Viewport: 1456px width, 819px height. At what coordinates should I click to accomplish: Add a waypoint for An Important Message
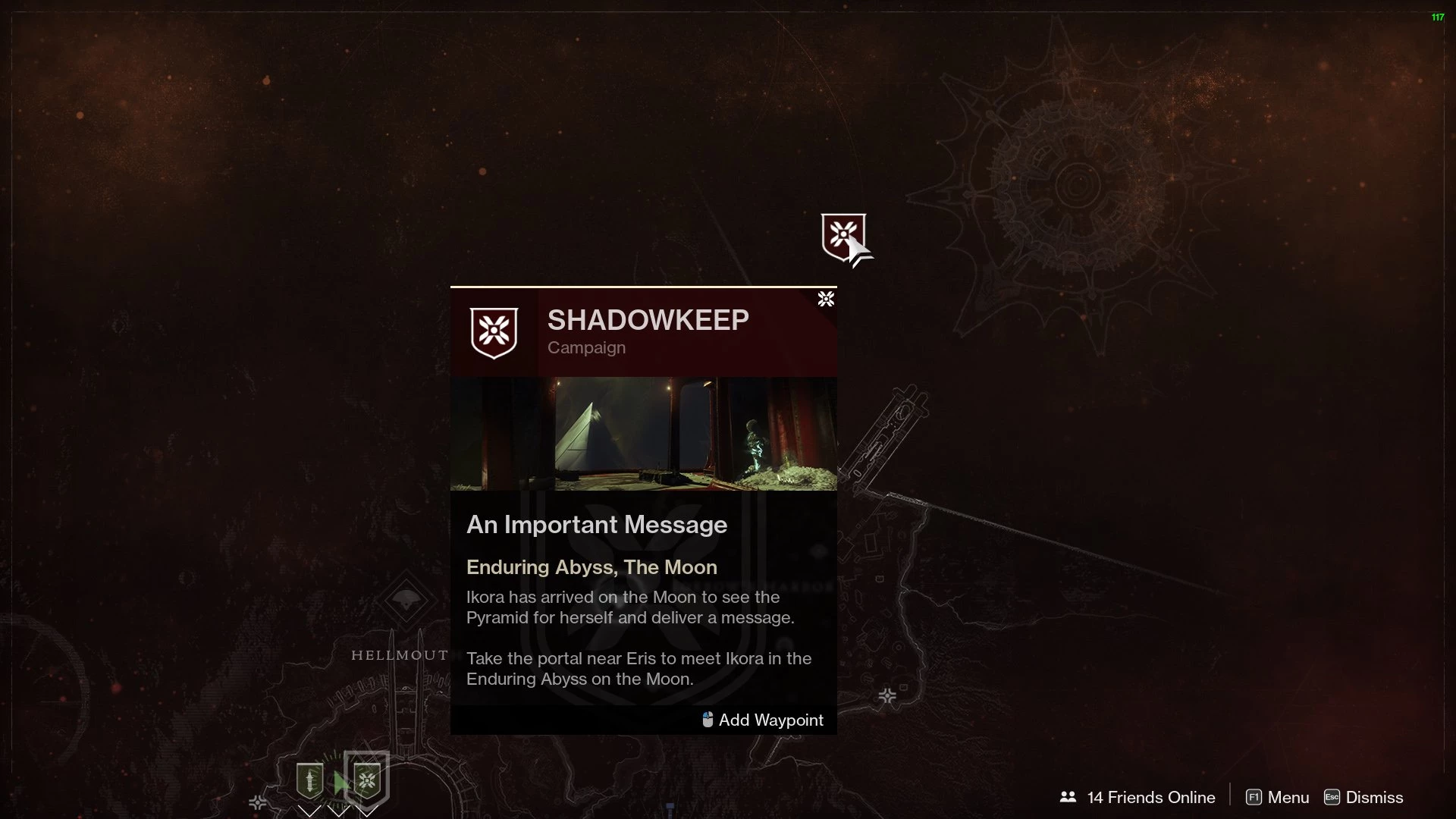click(x=763, y=720)
